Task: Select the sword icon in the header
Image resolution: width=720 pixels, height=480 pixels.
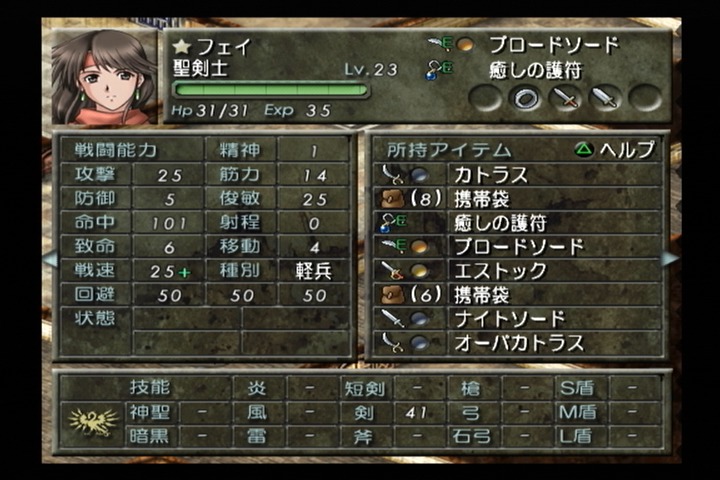Action: pos(565,98)
